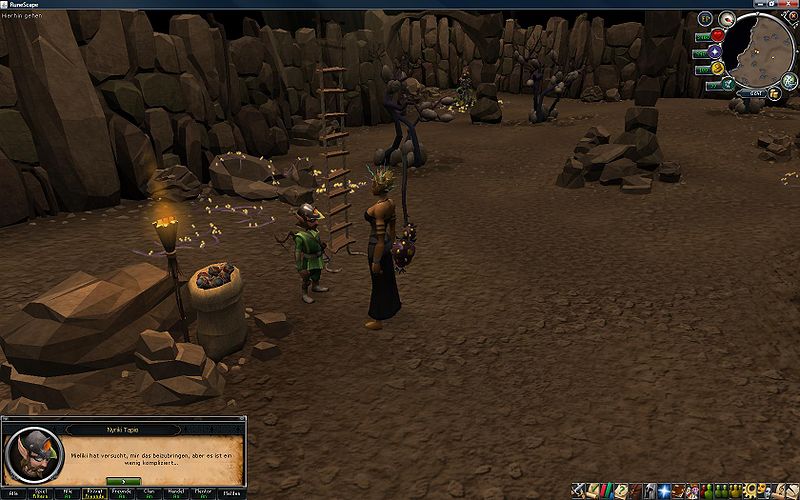This screenshot has width=800, height=500.
Task: Toggle the XP counter orb
Action: 705,17
